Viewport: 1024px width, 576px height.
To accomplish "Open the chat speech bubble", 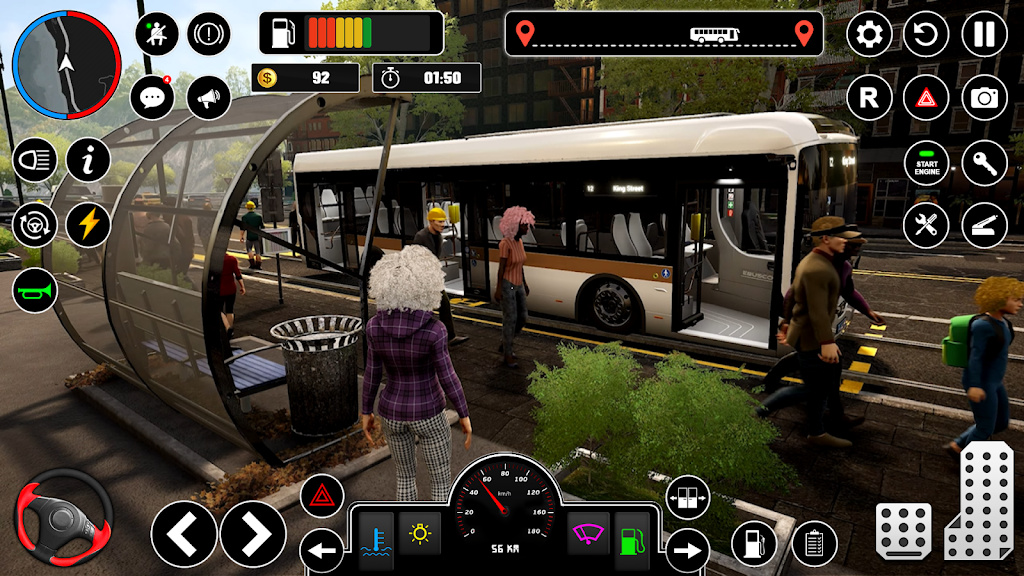I will coord(153,98).
